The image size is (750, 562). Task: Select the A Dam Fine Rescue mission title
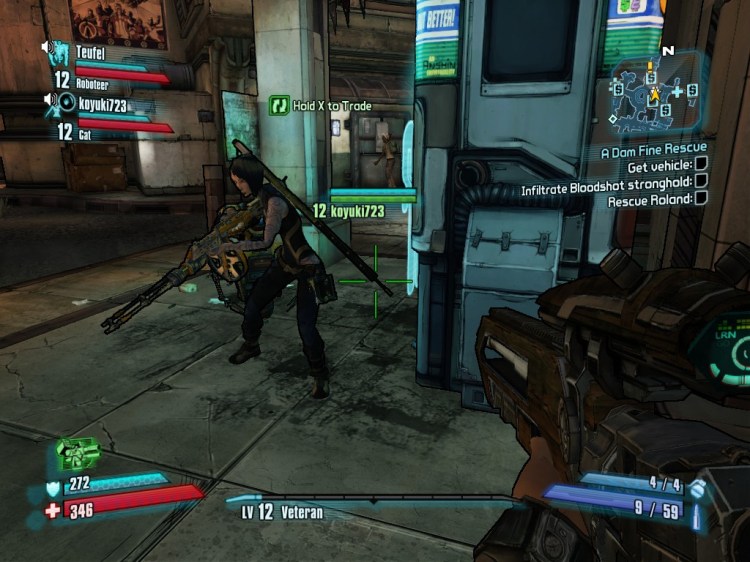[653, 149]
